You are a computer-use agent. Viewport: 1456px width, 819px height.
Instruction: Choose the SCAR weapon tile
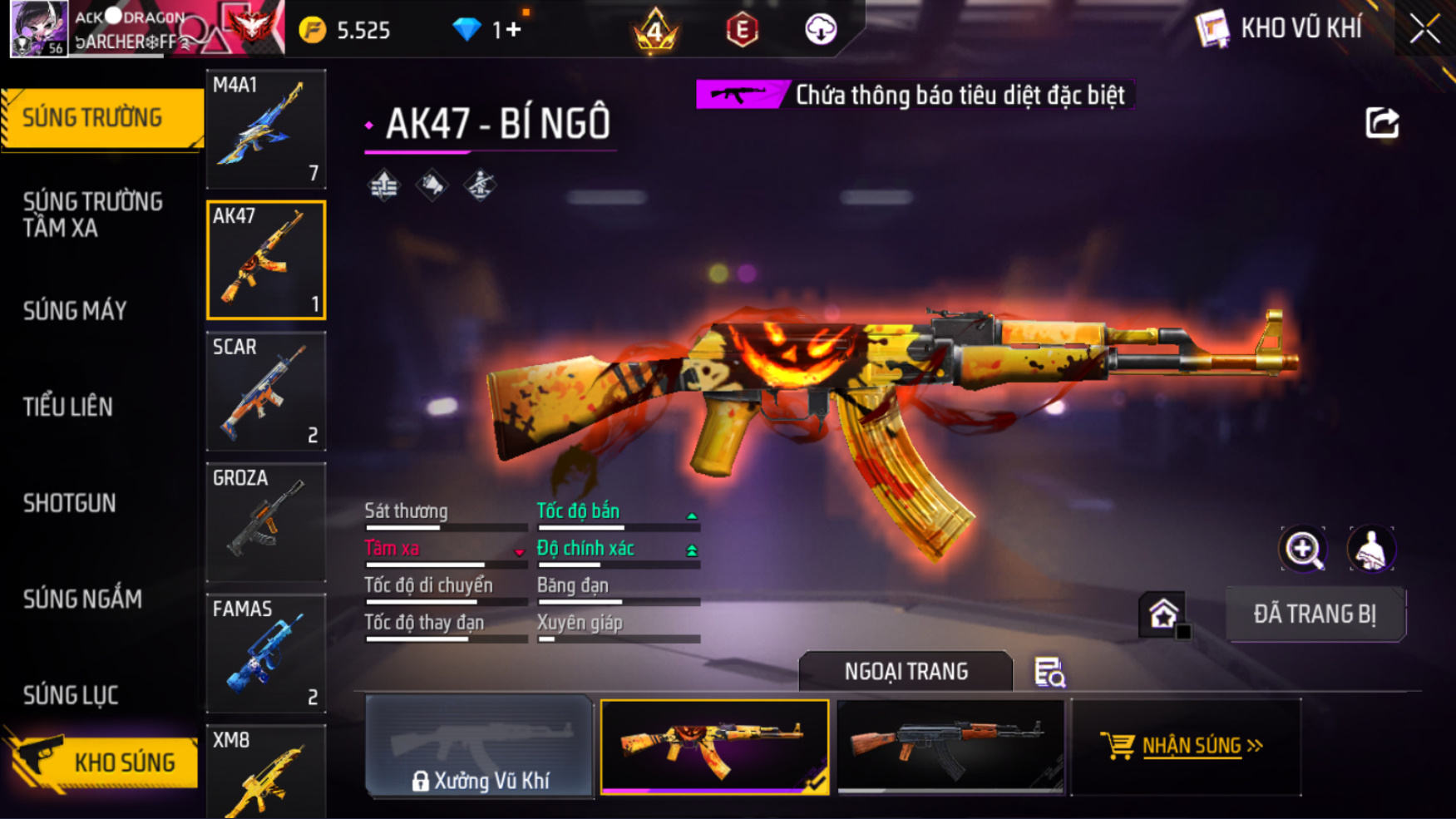coord(266,391)
